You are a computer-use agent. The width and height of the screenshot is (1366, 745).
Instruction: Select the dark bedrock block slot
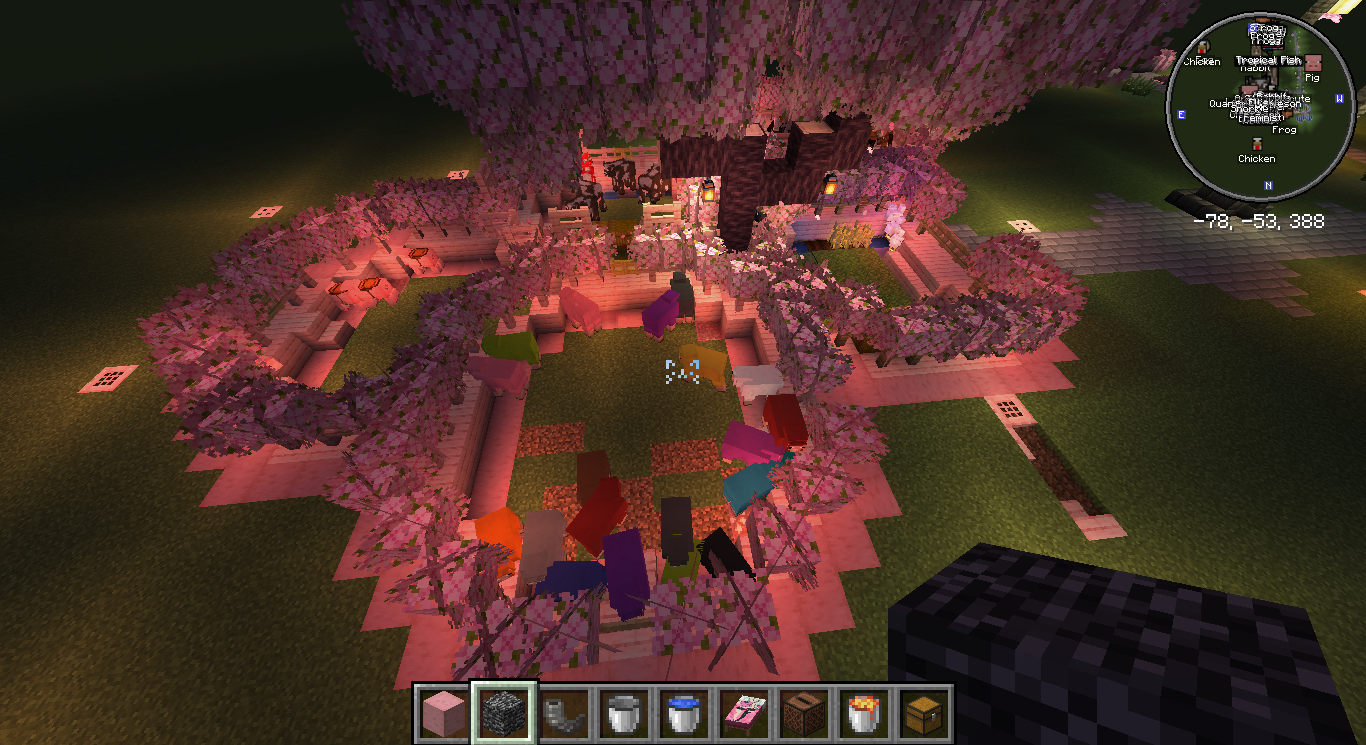click(x=504, y=714)
